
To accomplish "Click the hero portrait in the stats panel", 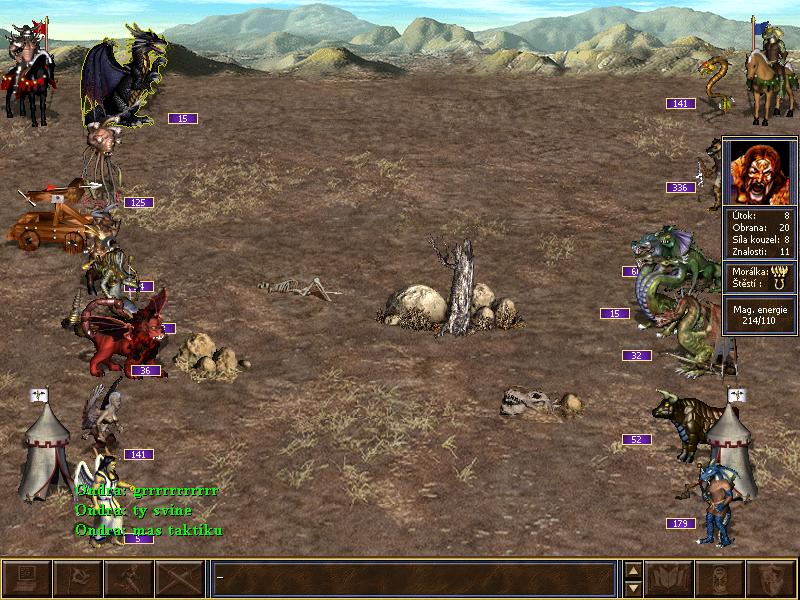I will [759, 172].
